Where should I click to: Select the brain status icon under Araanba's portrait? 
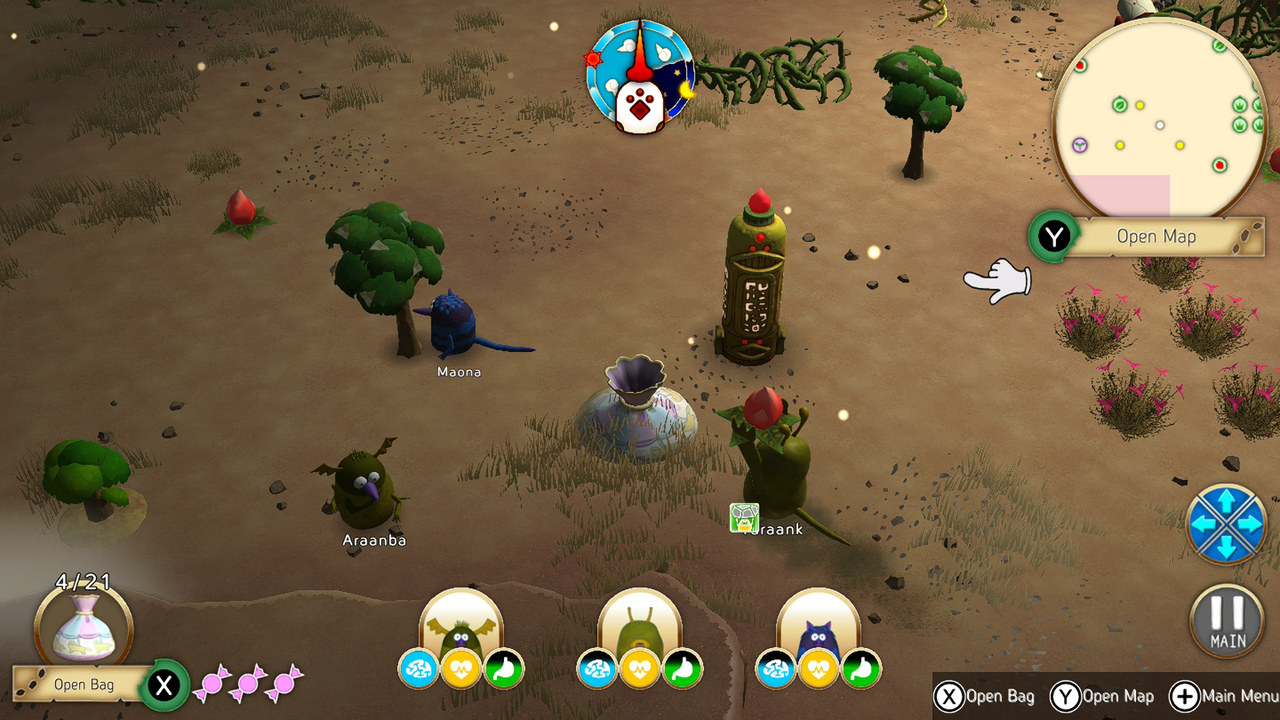[417, 670]
